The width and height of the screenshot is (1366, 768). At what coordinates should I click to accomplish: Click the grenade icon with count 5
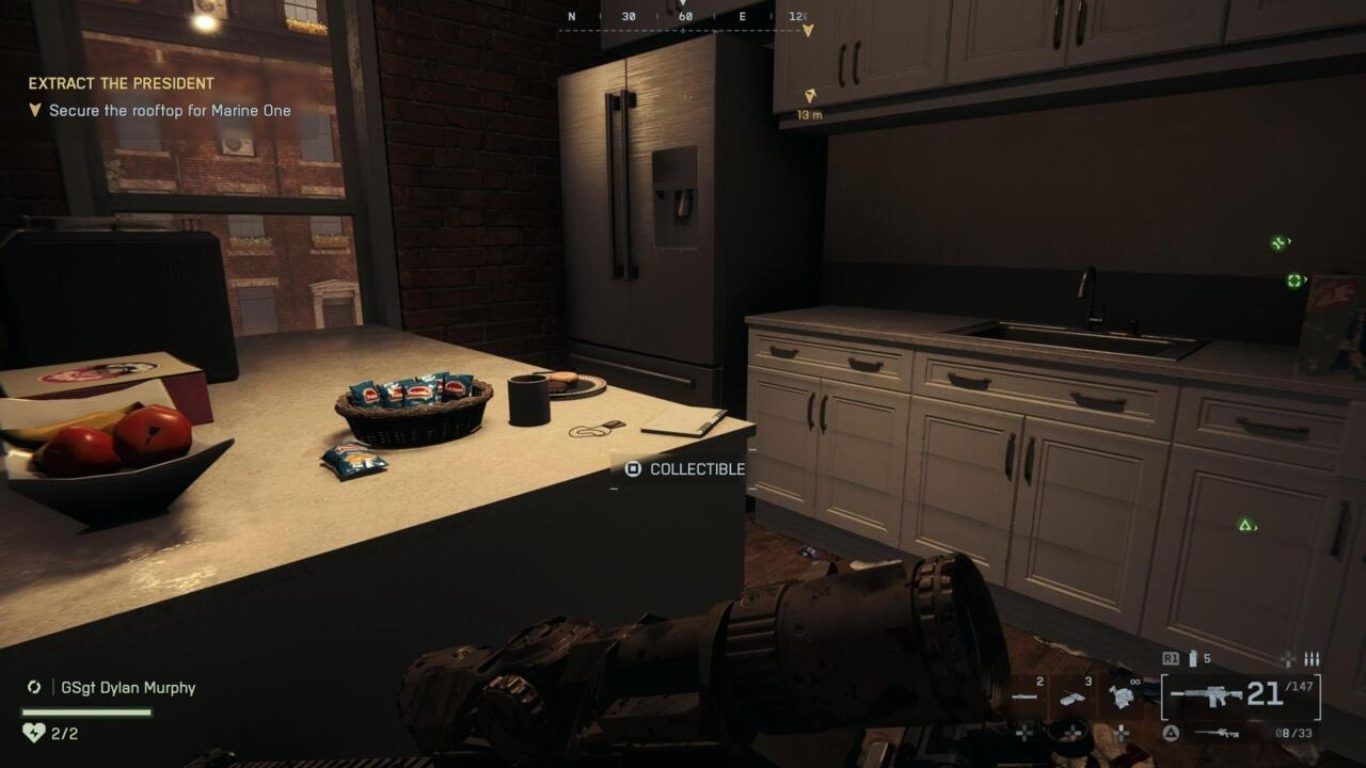(1192, 659)
